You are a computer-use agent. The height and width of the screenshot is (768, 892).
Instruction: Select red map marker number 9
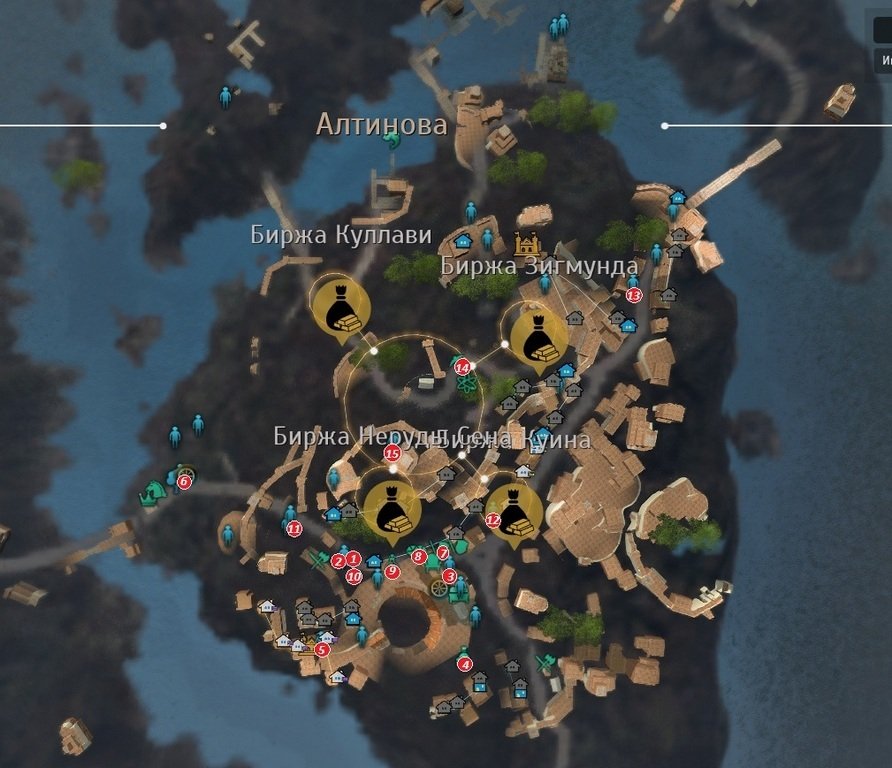pos(392,571)
